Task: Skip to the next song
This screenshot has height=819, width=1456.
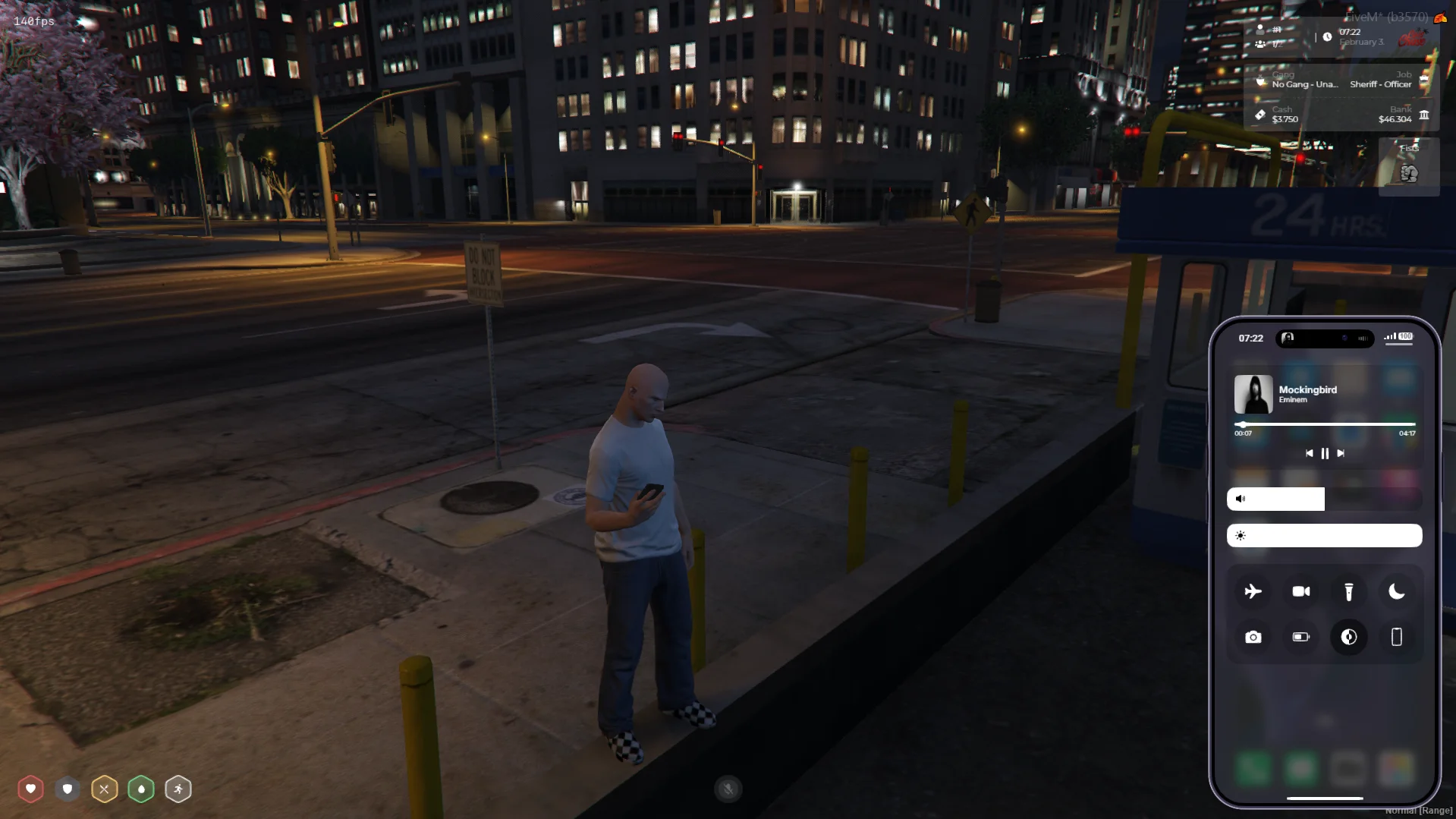Action: click(1341, 453)
